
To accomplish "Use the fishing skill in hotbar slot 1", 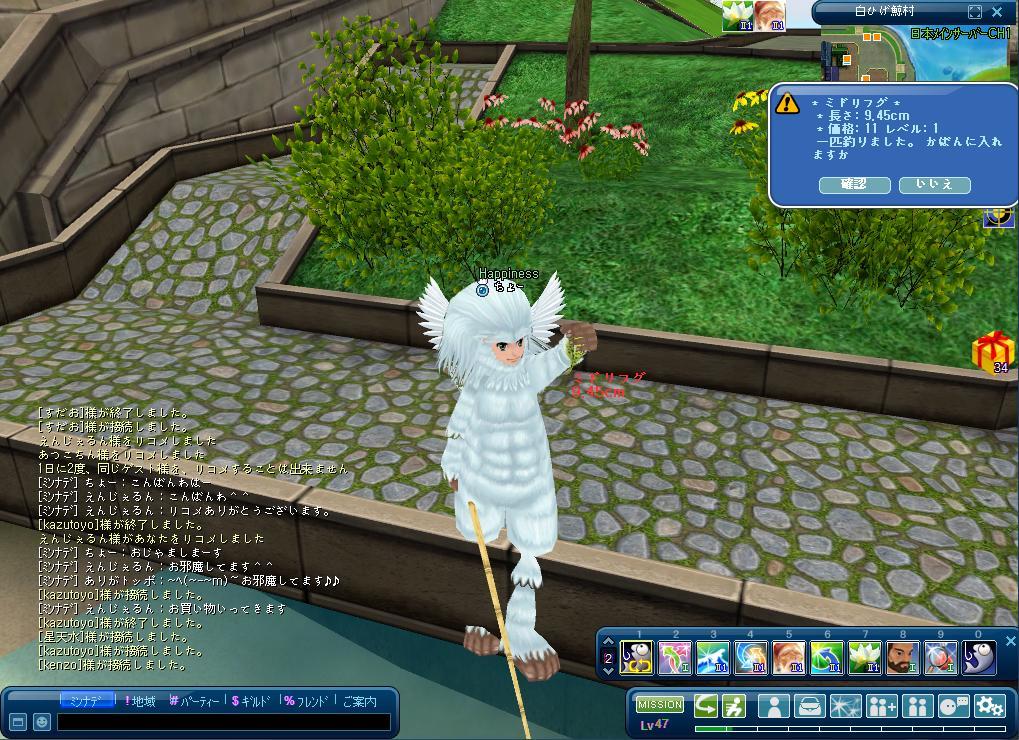I will (x=637, y=657).
